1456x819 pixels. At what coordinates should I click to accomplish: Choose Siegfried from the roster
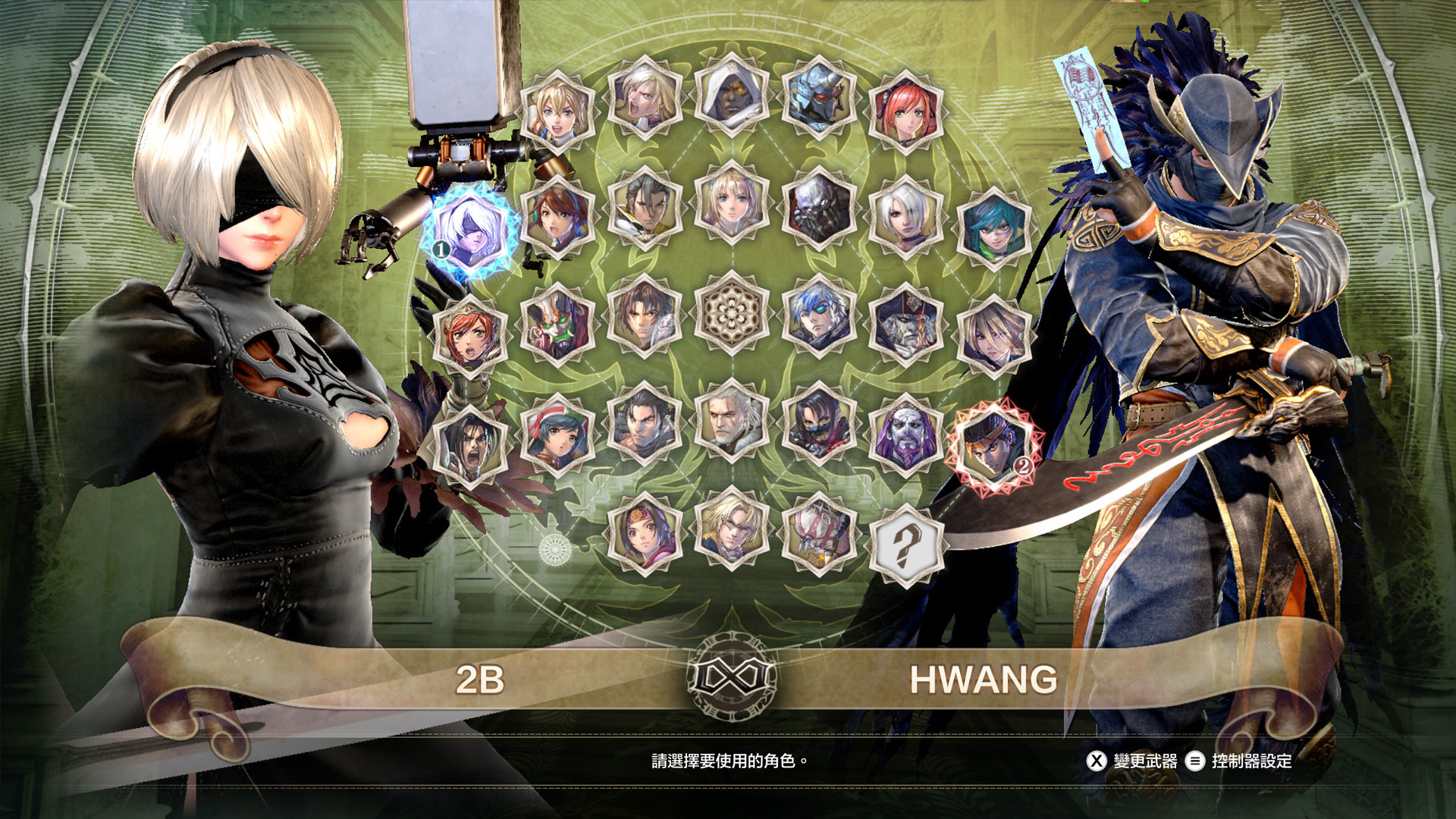[645, 99]
